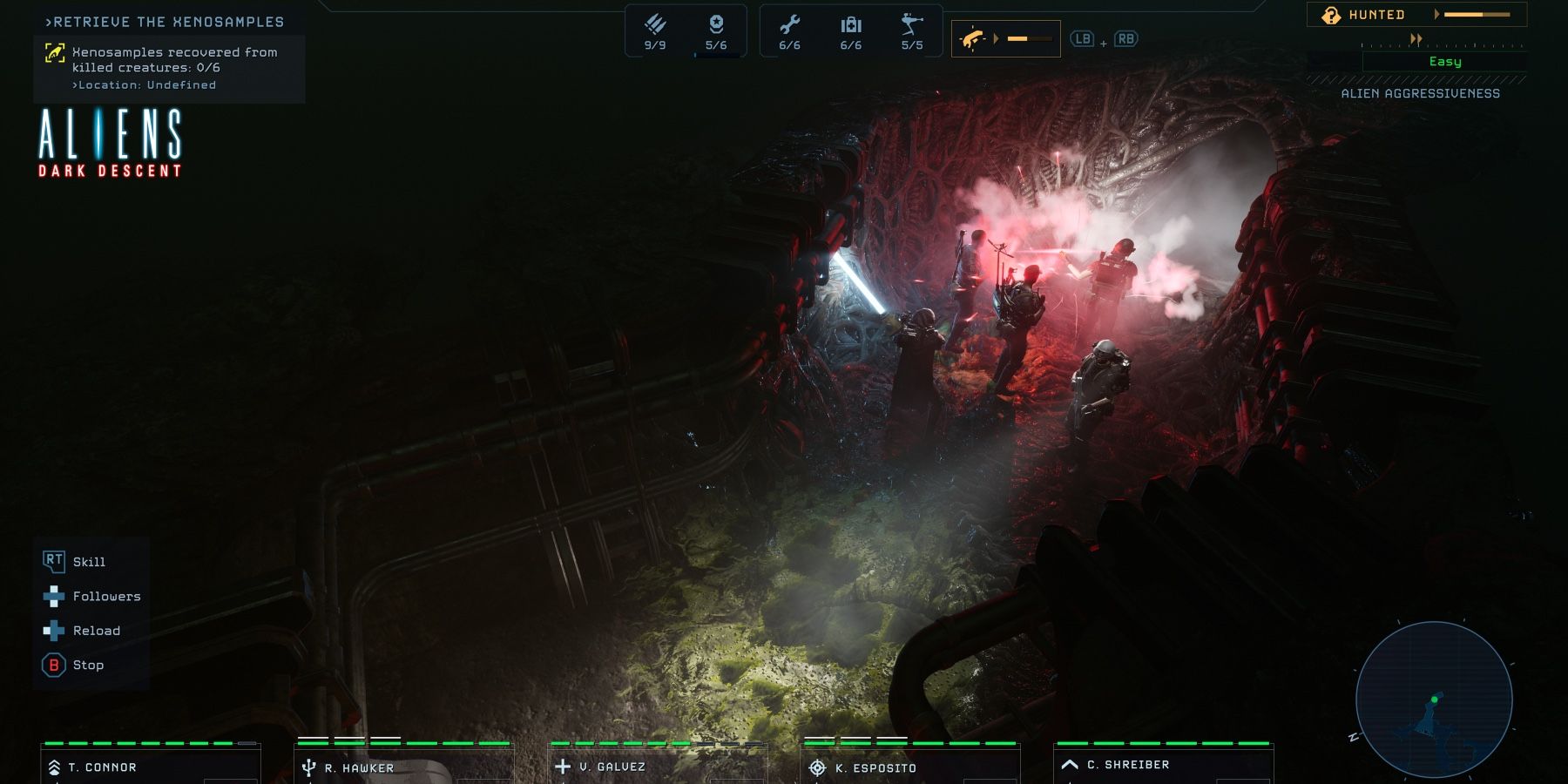1568x784 pixels.
Task: Expand the Hunted meter arrow indicator
Action: tap(1437, 15)
